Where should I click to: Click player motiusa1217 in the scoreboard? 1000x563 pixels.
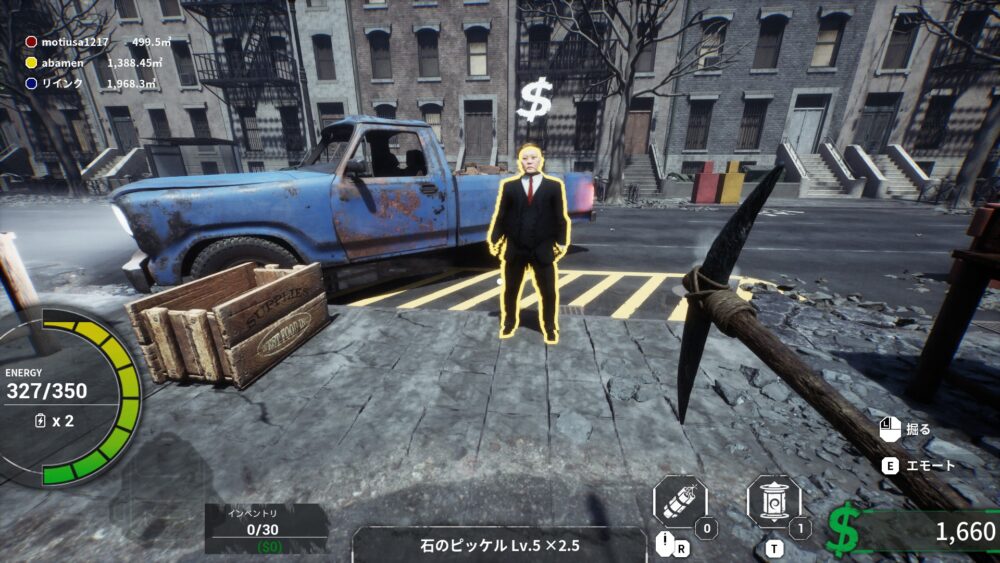[76, 42]
